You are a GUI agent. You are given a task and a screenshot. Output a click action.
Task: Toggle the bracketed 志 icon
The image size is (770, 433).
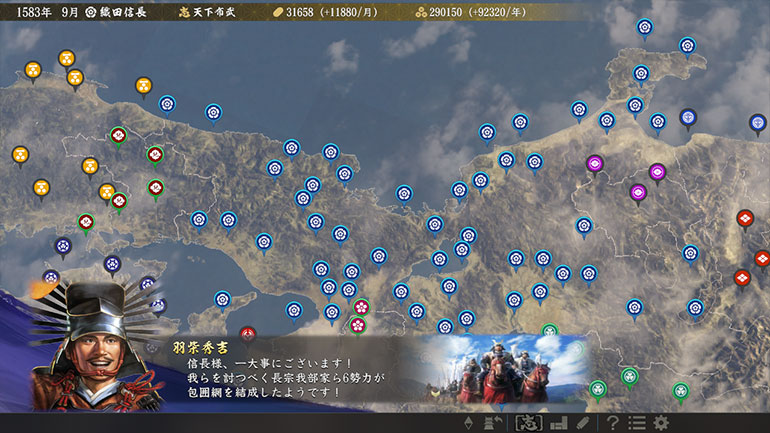tap(527, 422)
